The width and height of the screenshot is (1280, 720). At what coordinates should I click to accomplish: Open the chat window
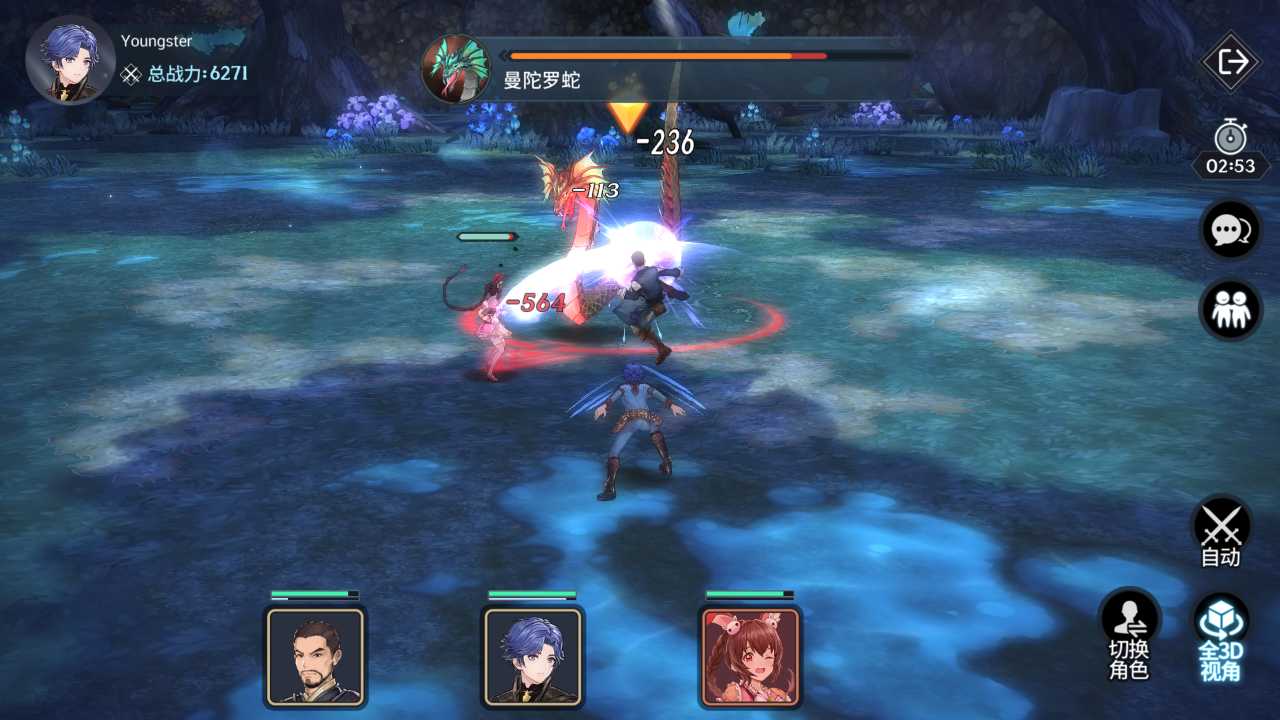pos(1229,229)
